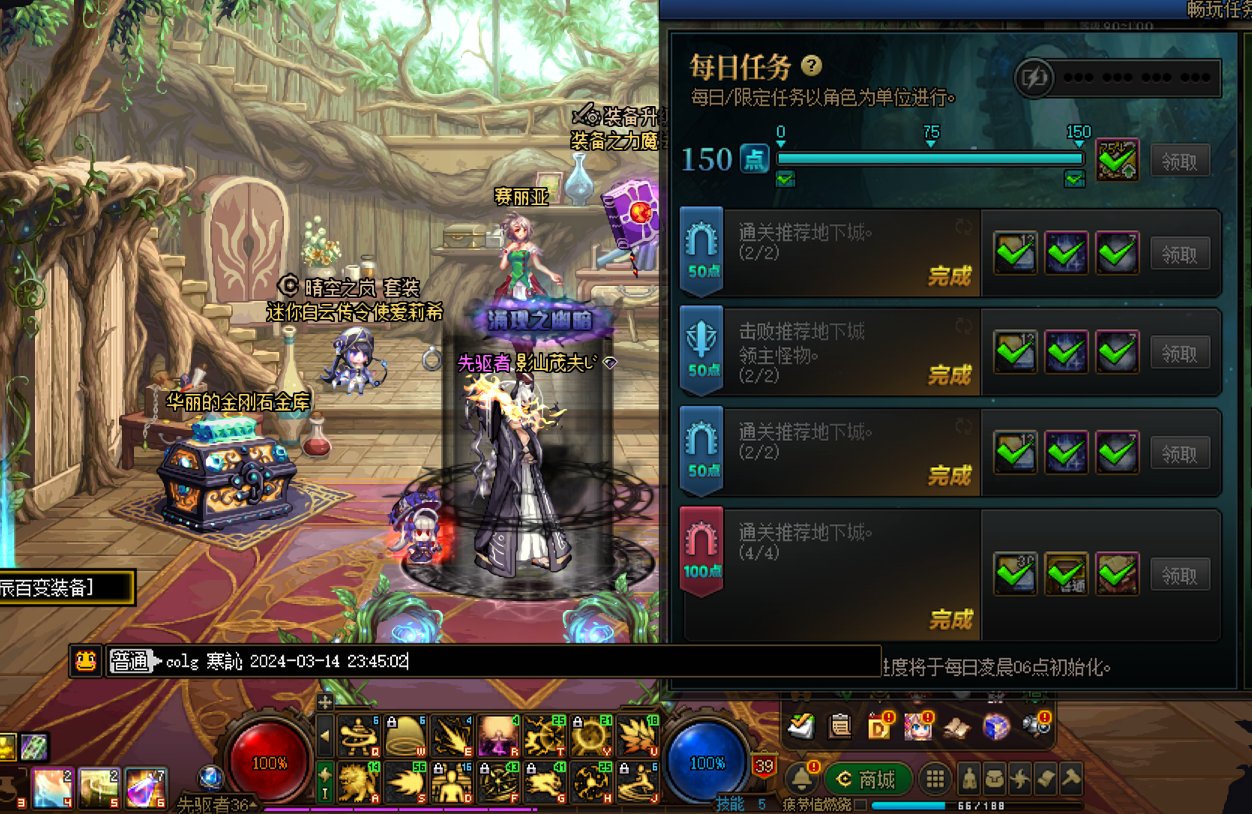
Task: Click the skill bar left arrow toggle
Action: tap(325, 736)
